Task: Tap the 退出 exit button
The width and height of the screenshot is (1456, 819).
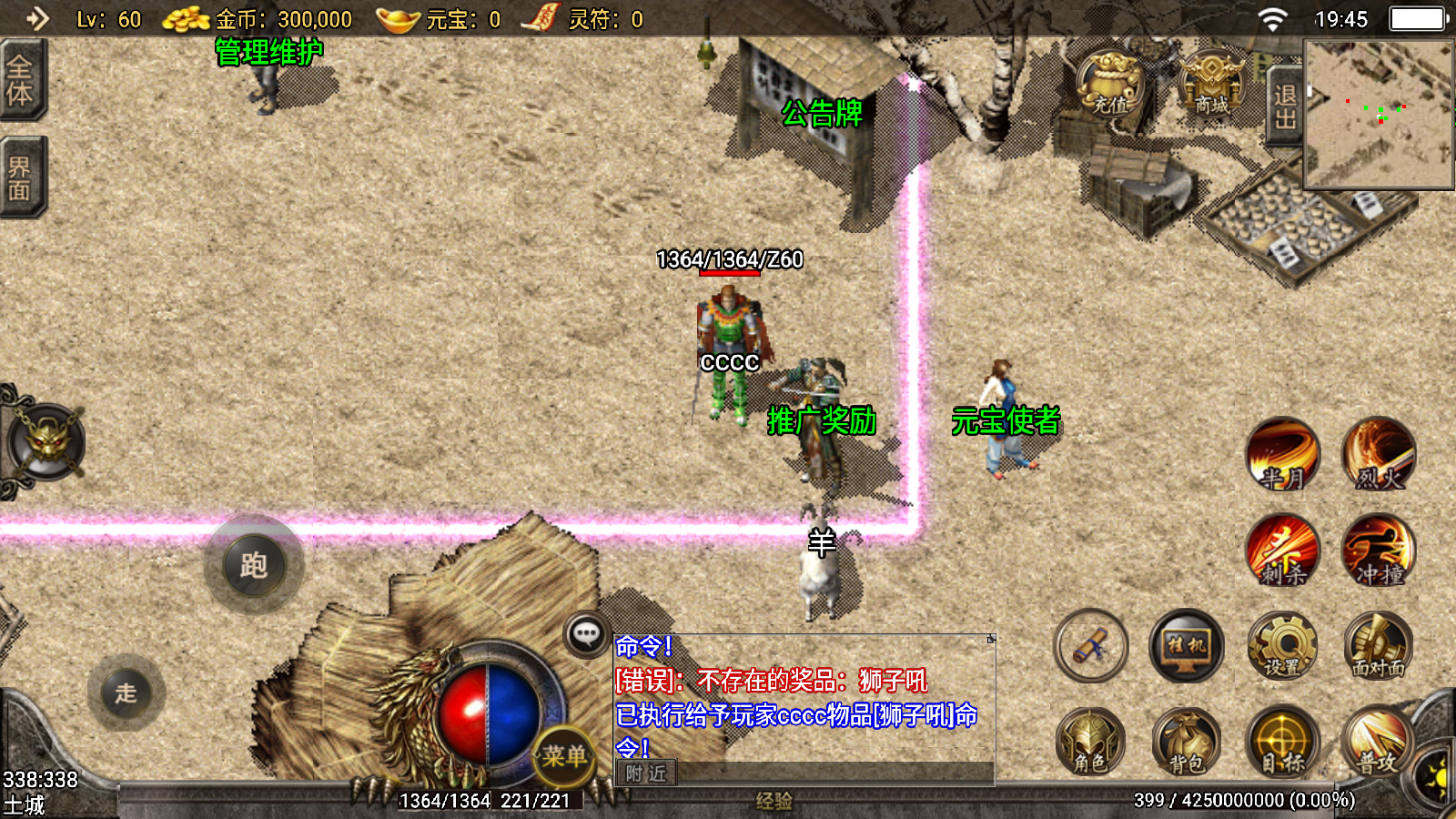Action: click(1284, 106)
